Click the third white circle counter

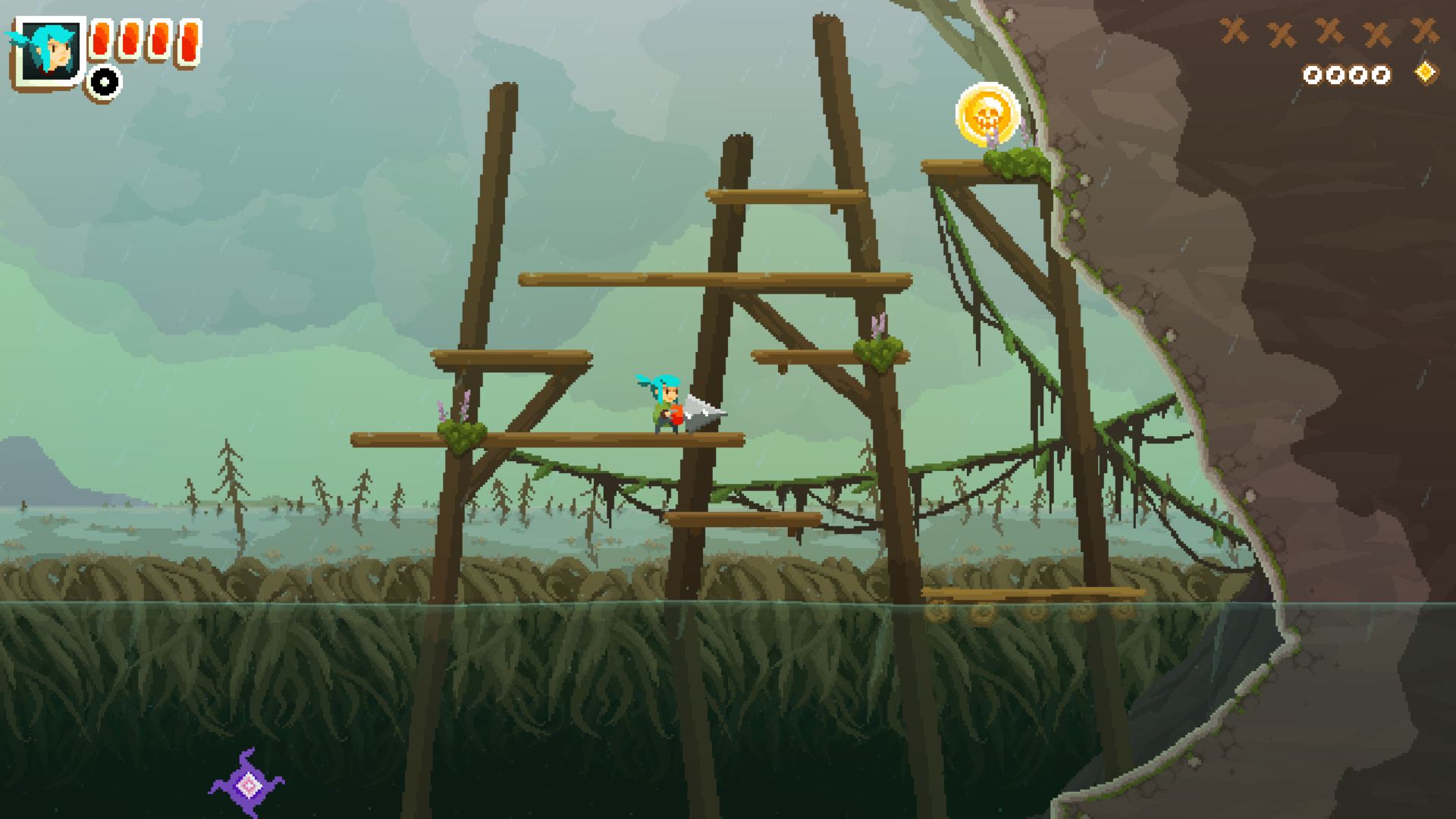1357,76
